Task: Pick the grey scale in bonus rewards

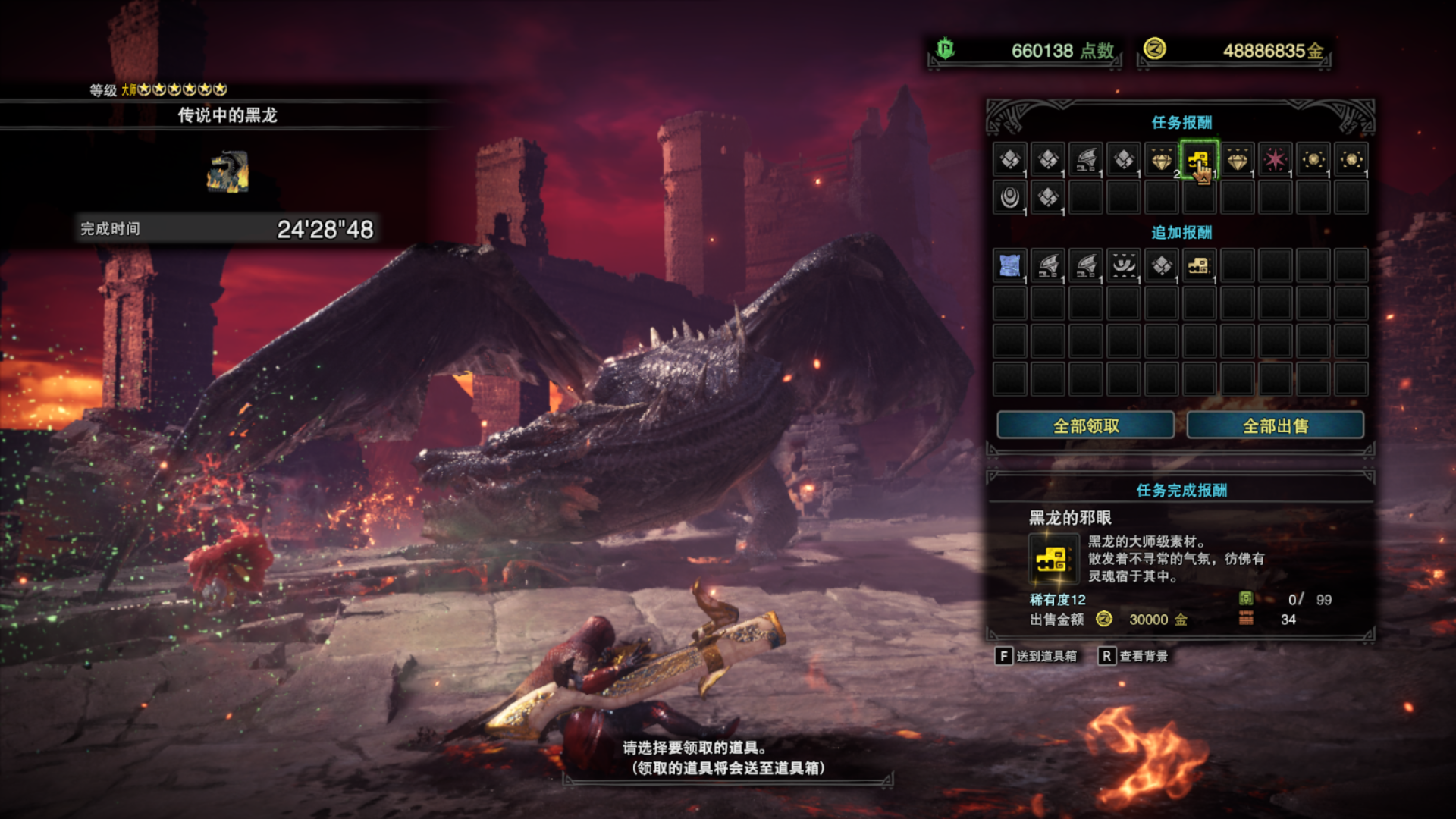Action: click(x=1161, y=265)
